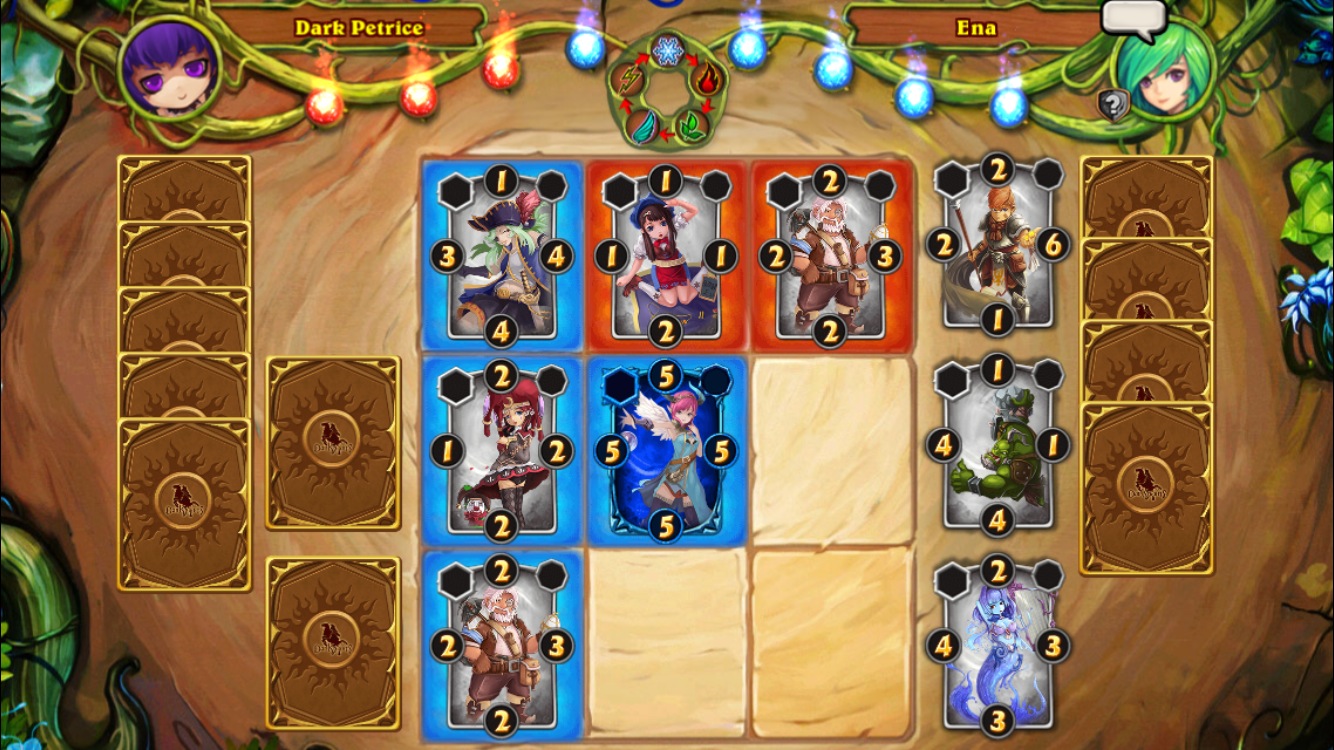The width and height of the screenshot is (1334, 750).
Task: Select the blue-bordered bearded dwarf card
Action: 502,646
